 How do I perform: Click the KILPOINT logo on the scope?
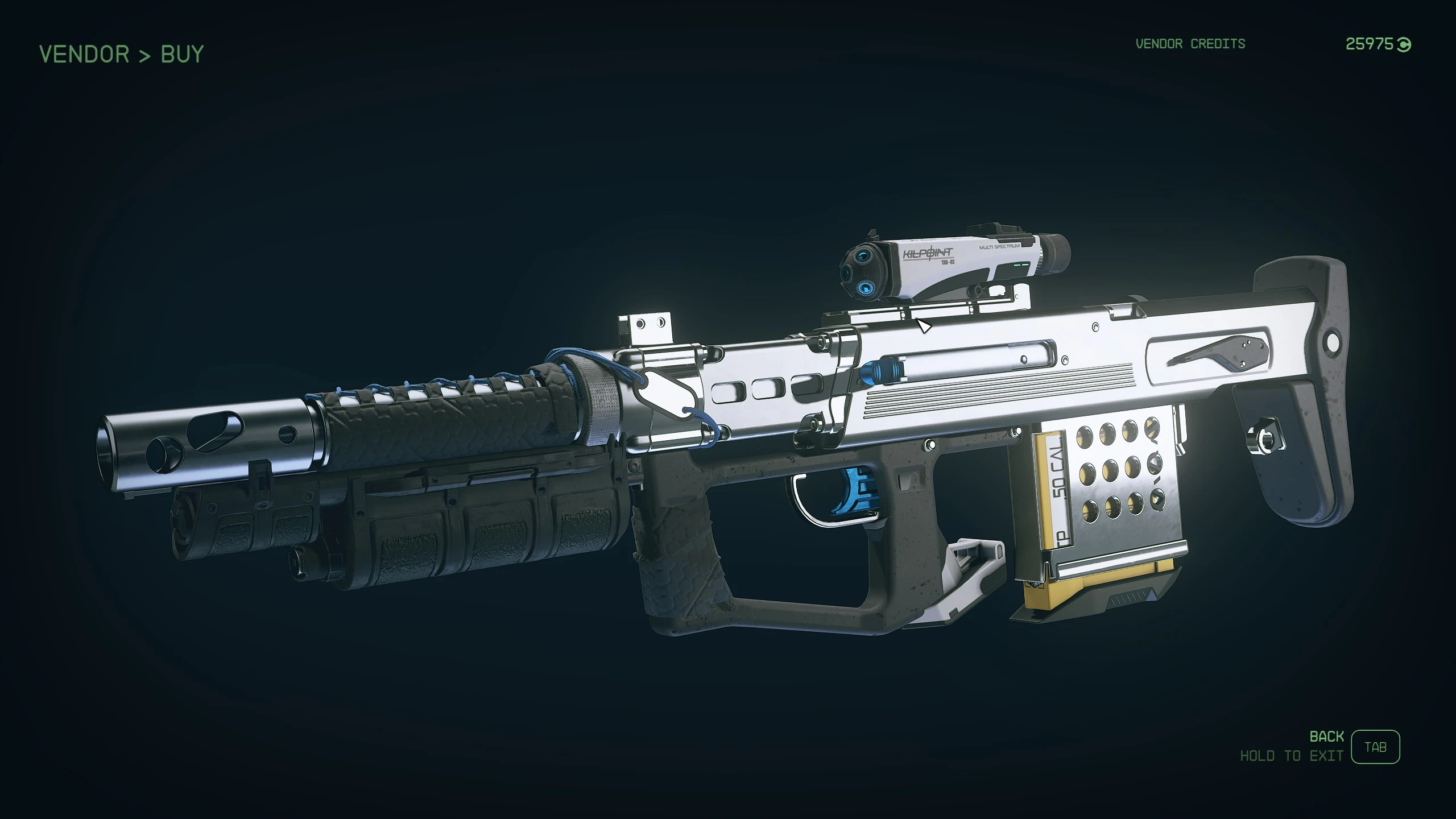[x=929, y=254]
